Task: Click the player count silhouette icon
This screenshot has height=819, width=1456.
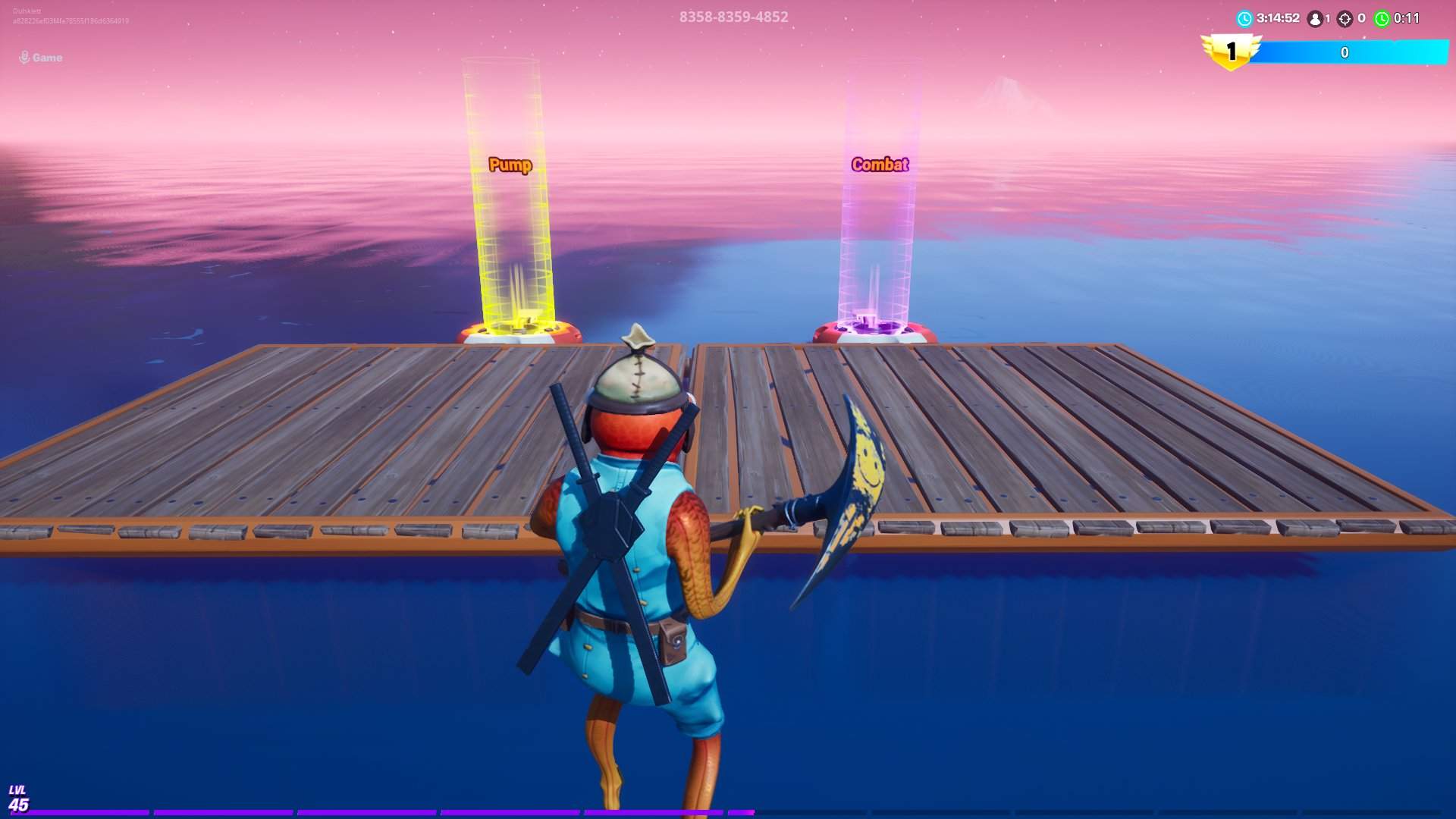Action: 1315,19
